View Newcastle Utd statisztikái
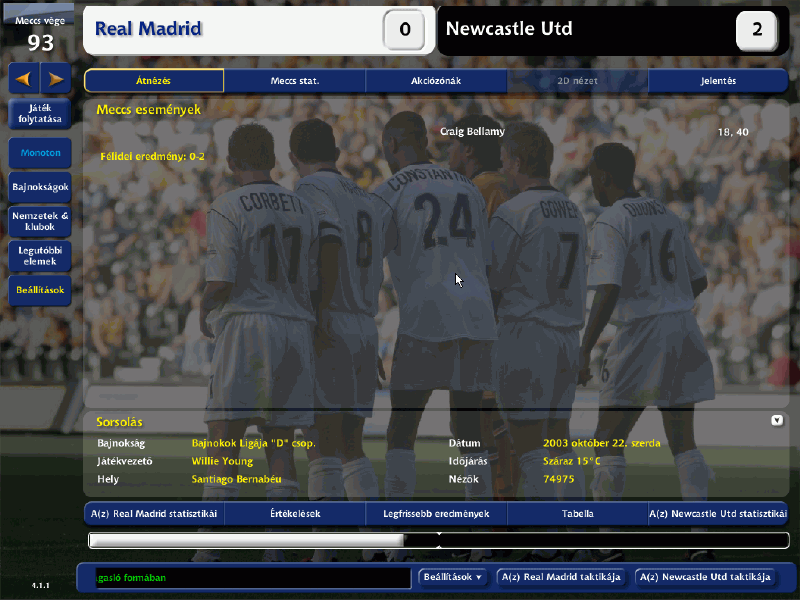This screenshot has height=600, width=800. pos(718,514)
